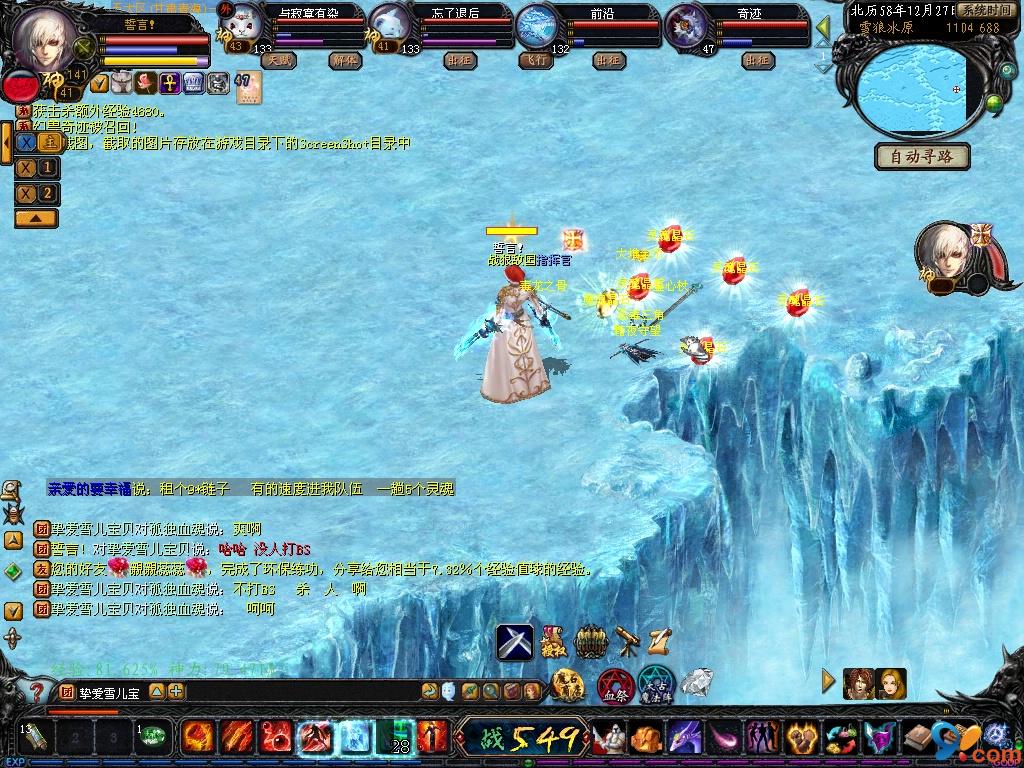Image resolution: width=1024 pixels, height=768 pixels.
Task: Click the 飞行 fly button under 前沿 pet
Action: point(534,60)
